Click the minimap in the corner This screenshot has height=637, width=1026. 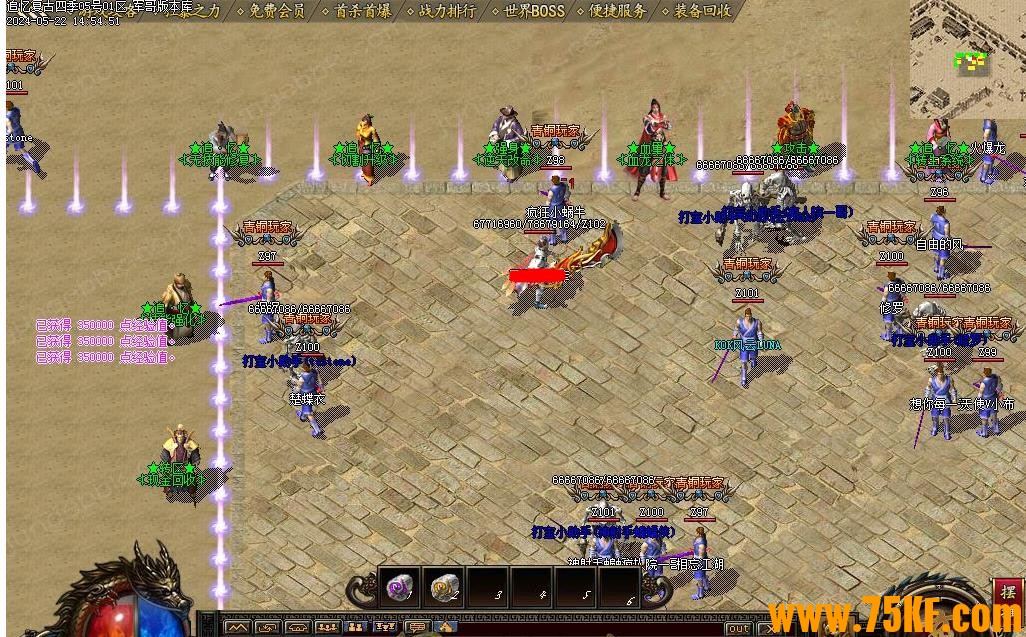point(966,58)
